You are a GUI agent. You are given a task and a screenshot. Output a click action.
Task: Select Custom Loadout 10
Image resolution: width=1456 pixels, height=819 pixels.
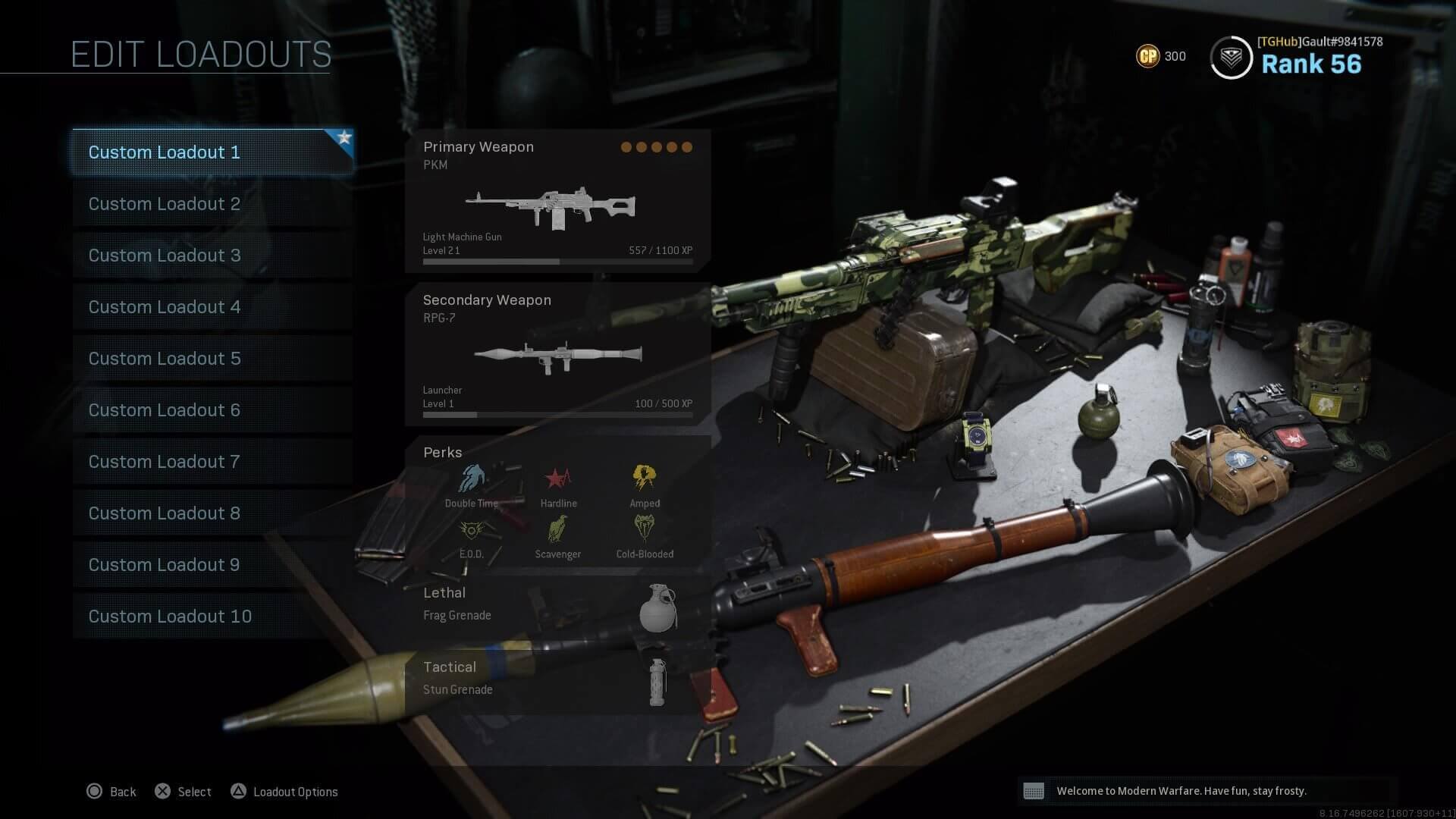coord(169,617)
